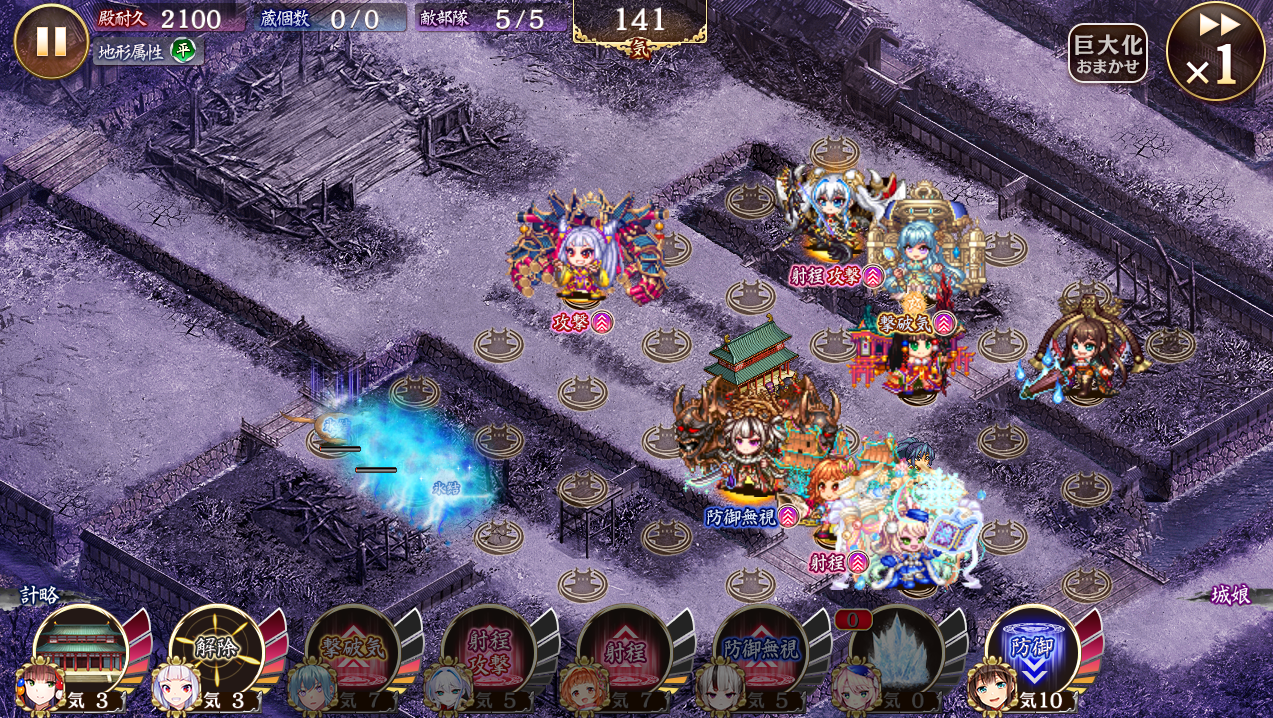The width and height of the screenshot is (1273, 718).
Task: Select the 計略 stratagem label
Action: (x=40, y=595)
